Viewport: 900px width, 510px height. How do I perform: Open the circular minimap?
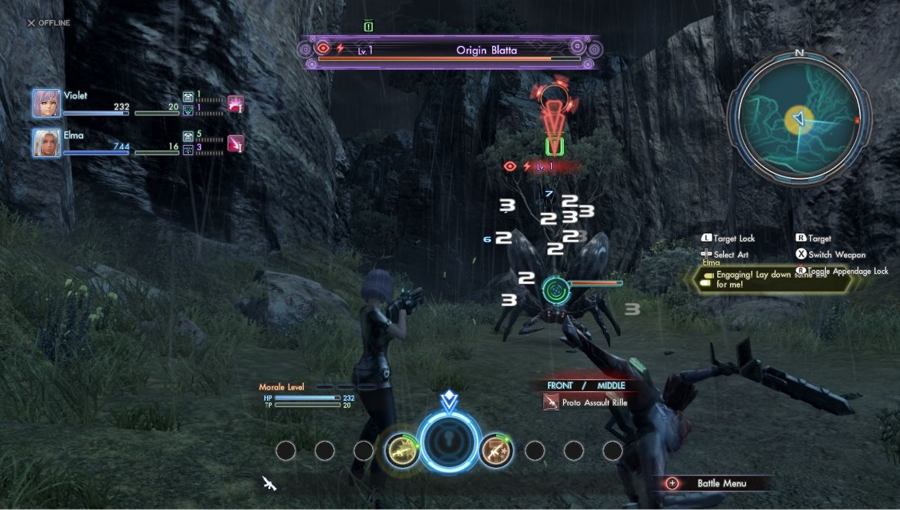pos(798,119)
